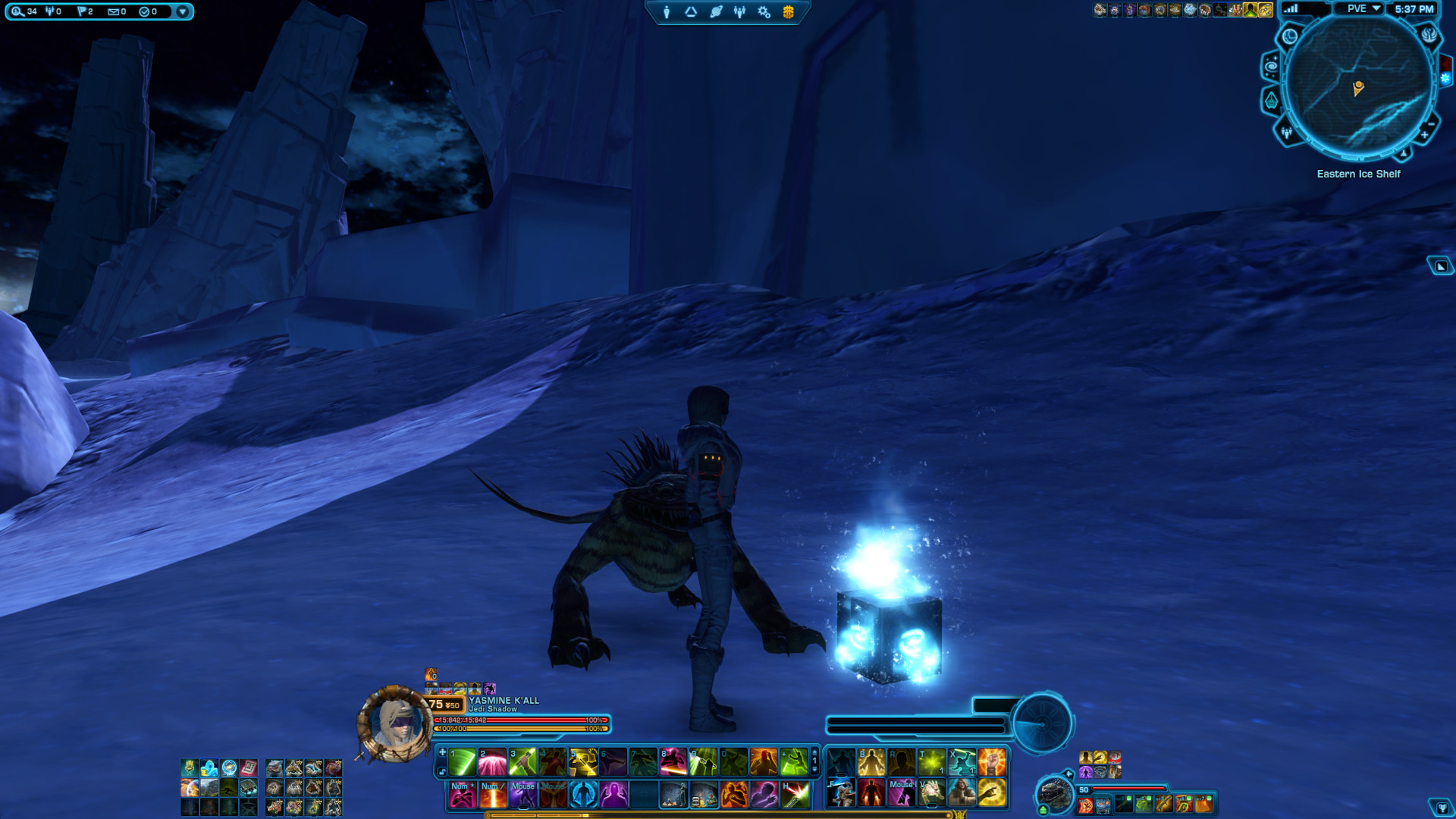This screenshot has height=819, width=1456.
Task: Open Who search with the magnifier icon
Action: point(16,11)
